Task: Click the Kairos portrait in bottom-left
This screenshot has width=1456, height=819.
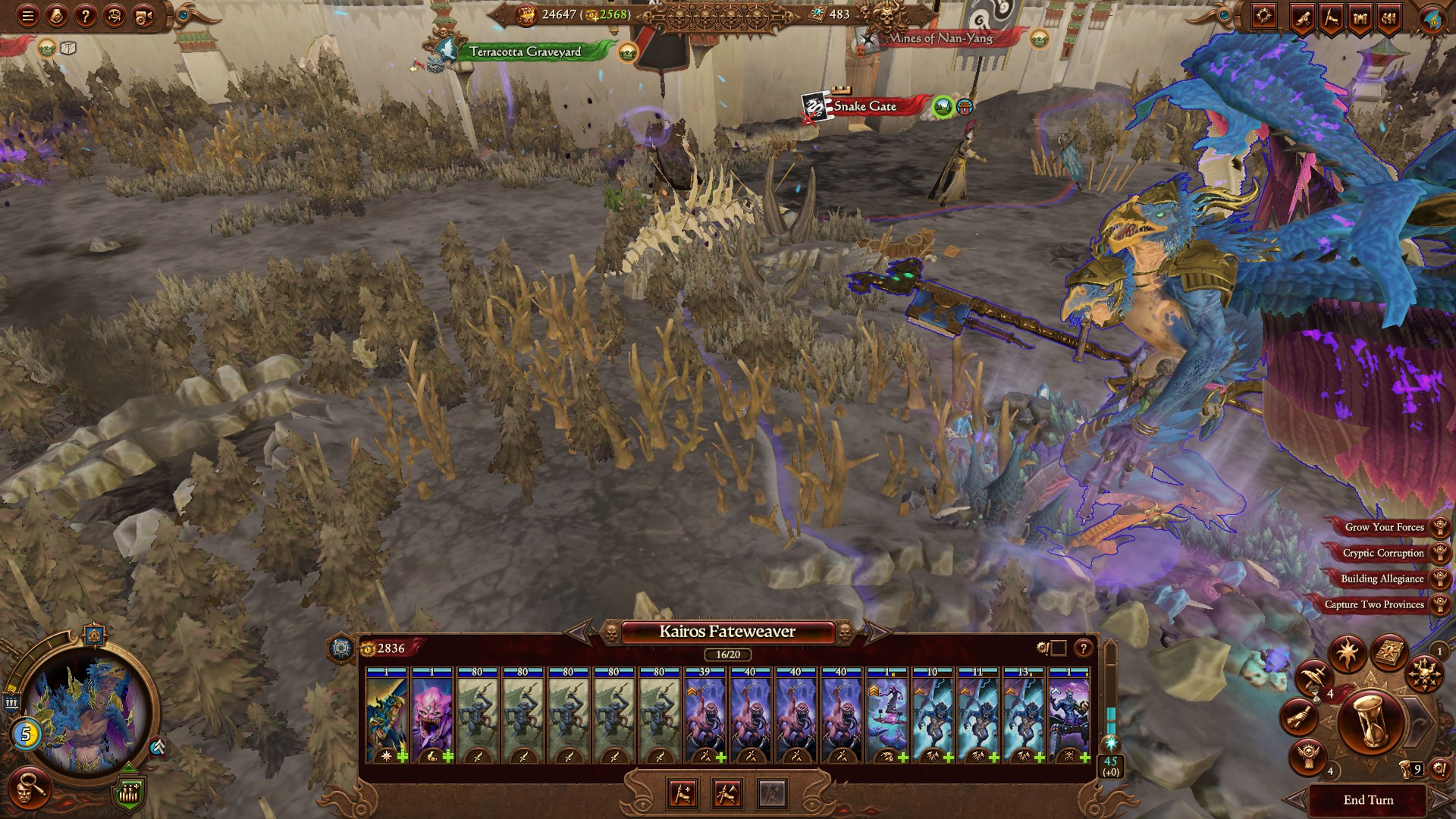Action: click(85, 717)
